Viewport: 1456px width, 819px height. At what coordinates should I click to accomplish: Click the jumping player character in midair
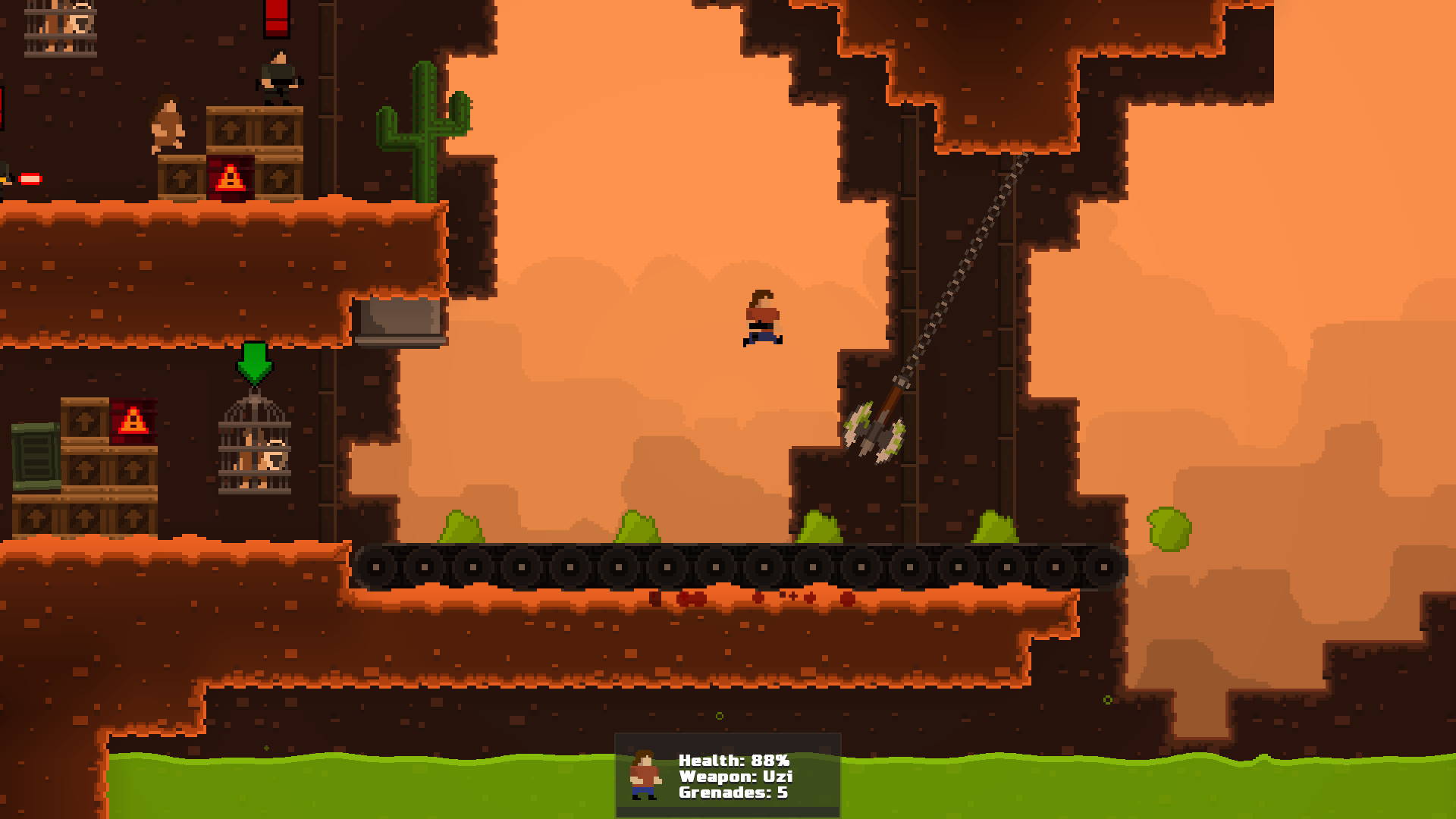pyautogui.click(x=762, y=318)
